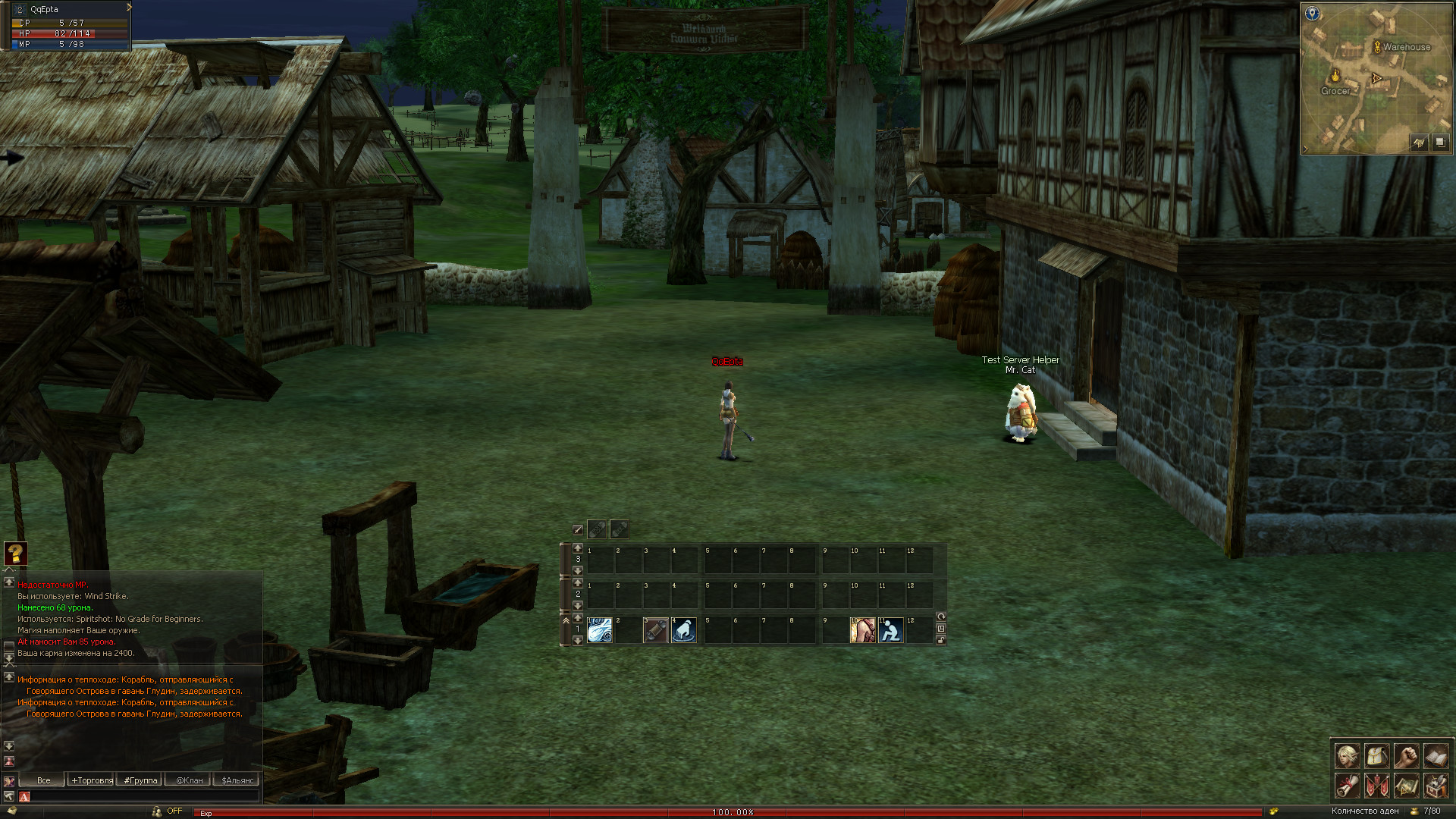Screen dimensions: 1456x819
Task: Open the inventory backpack icon
Action: (1377, 756)
